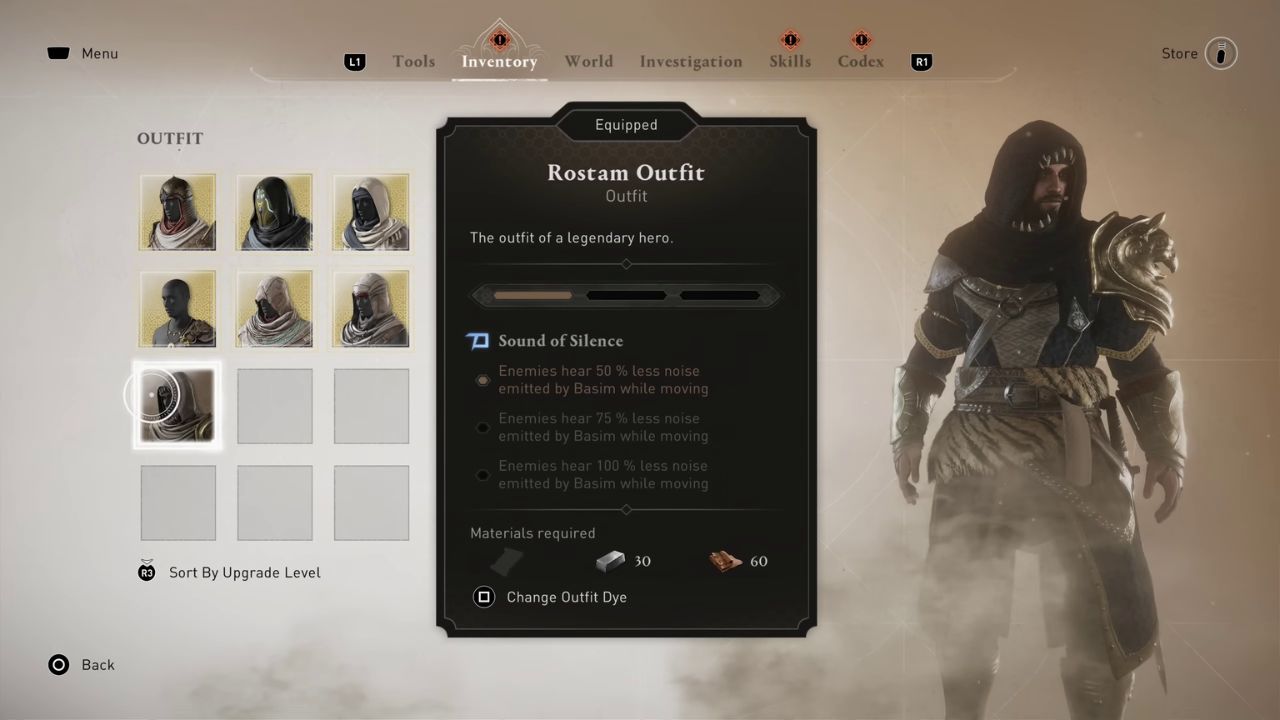Select the 100% less noise upgrade tier
The height and width of the screenshot is (720, 1280).
tap(483, 474)
